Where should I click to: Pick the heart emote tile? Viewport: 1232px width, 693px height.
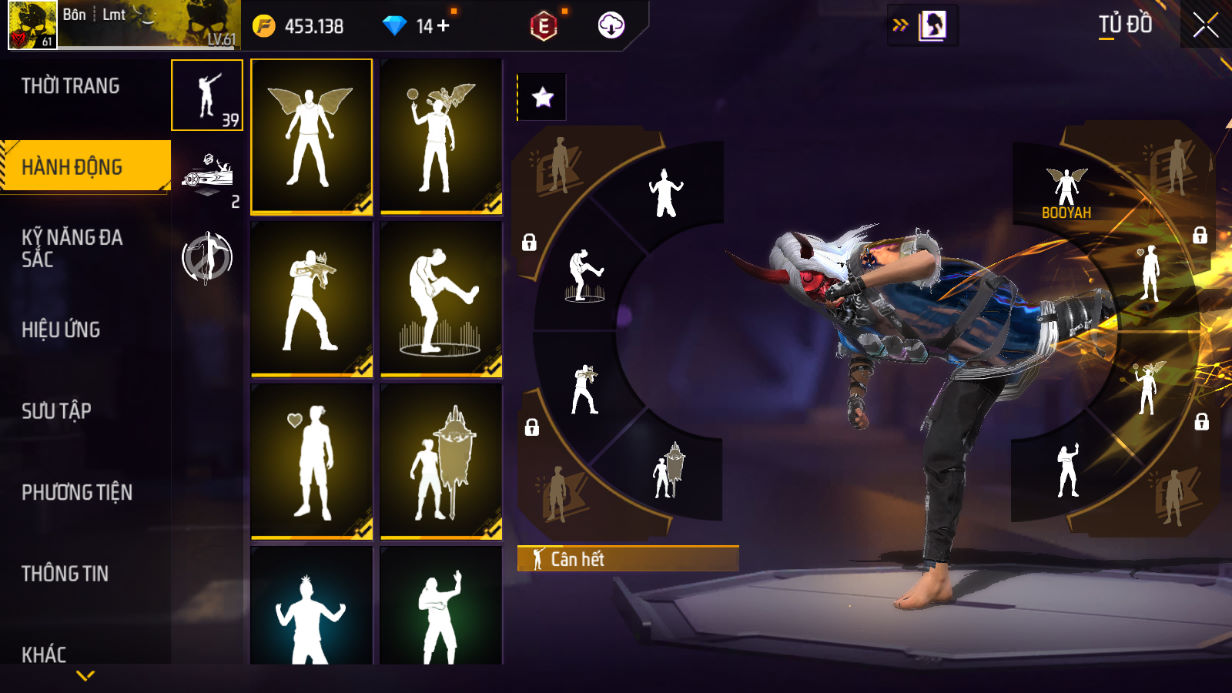tap(311, 461)
